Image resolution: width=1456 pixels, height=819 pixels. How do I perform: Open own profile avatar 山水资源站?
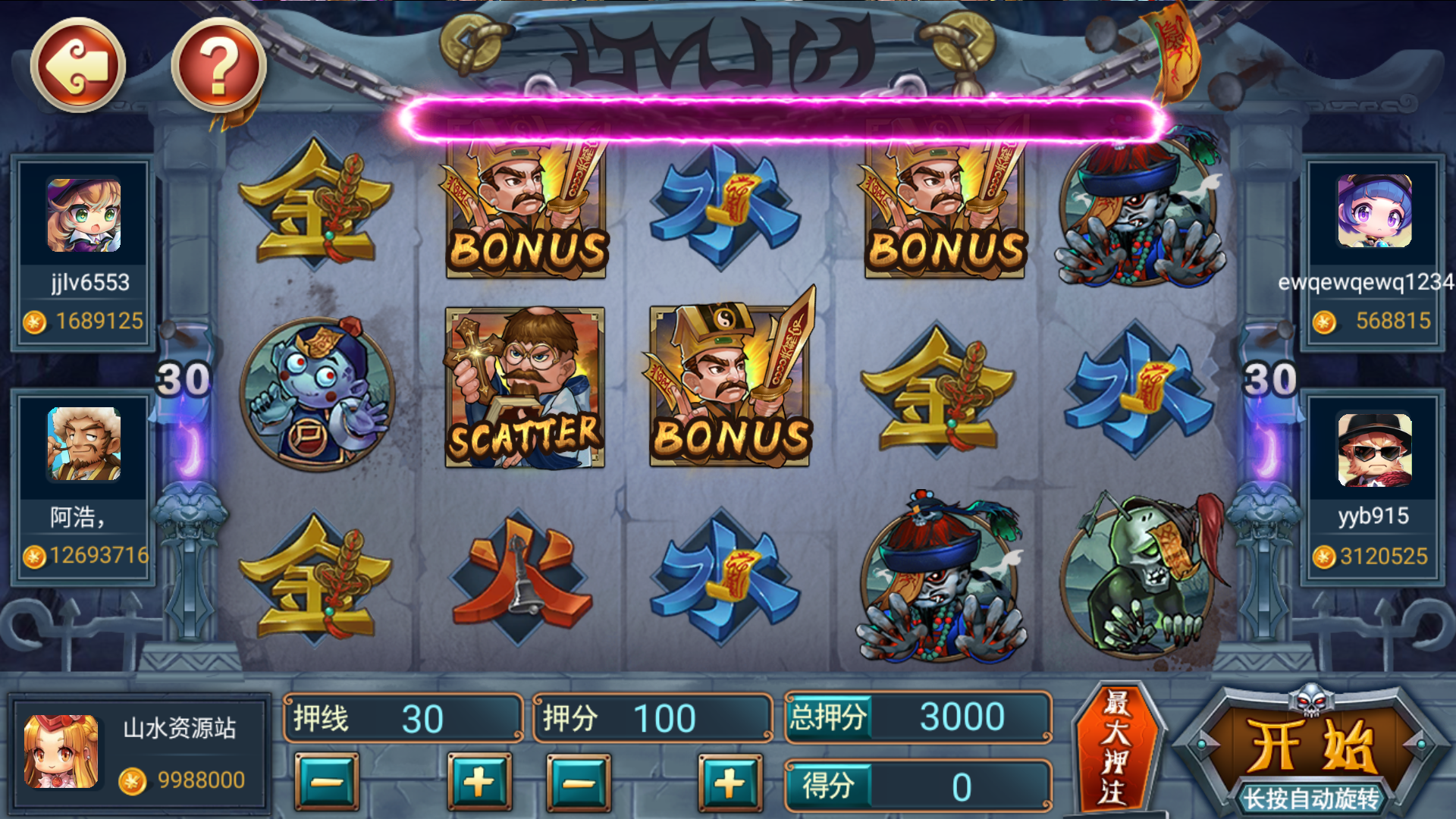[x=61, y=751]
